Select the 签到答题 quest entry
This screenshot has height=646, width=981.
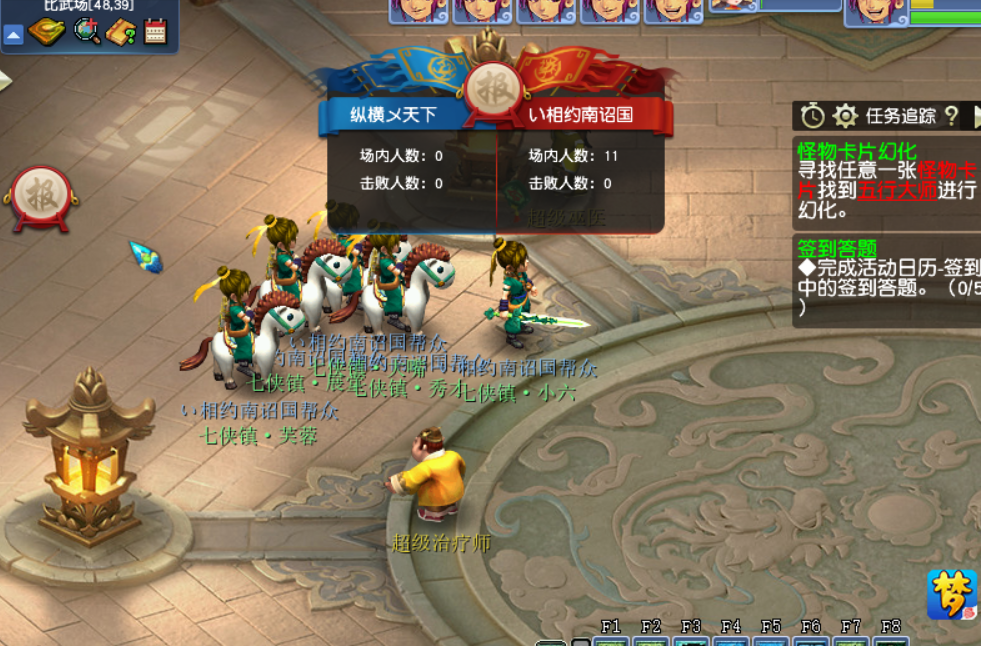coord(837,248)
